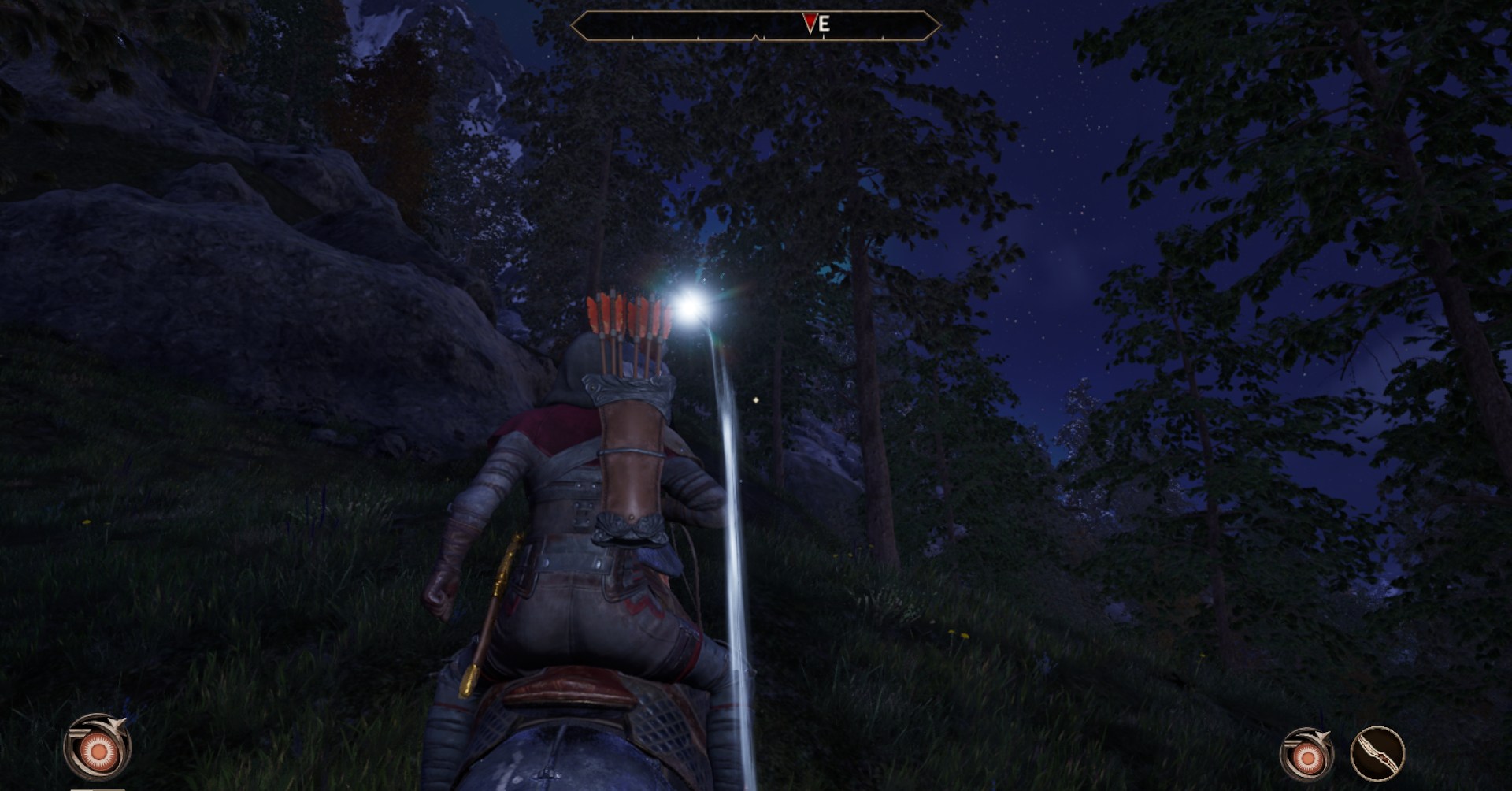Click the red marker on the compass
Viewport: 1512px width, 791px height.
click(810, 24)
